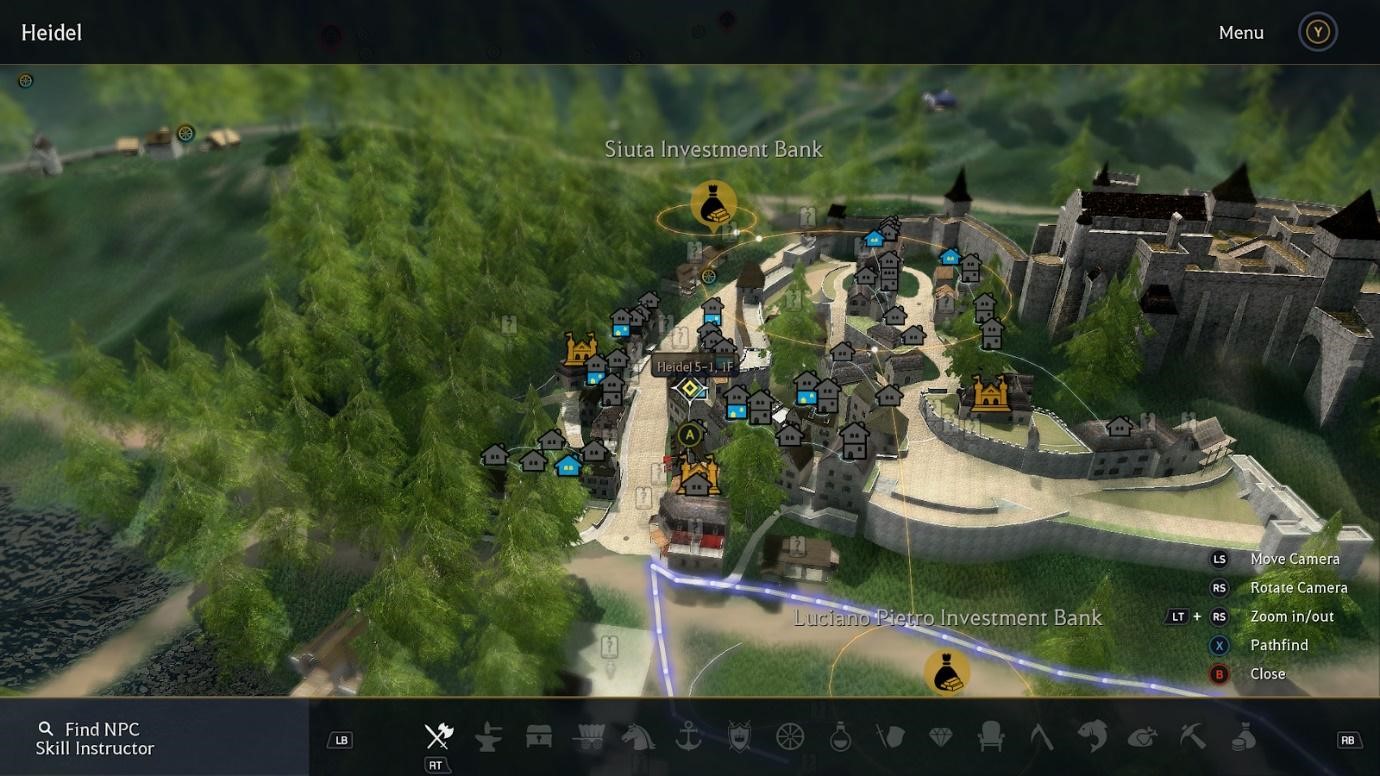
Task: Click the Siuta Investment Bank money bag marker
Action: tap(713, 206)
